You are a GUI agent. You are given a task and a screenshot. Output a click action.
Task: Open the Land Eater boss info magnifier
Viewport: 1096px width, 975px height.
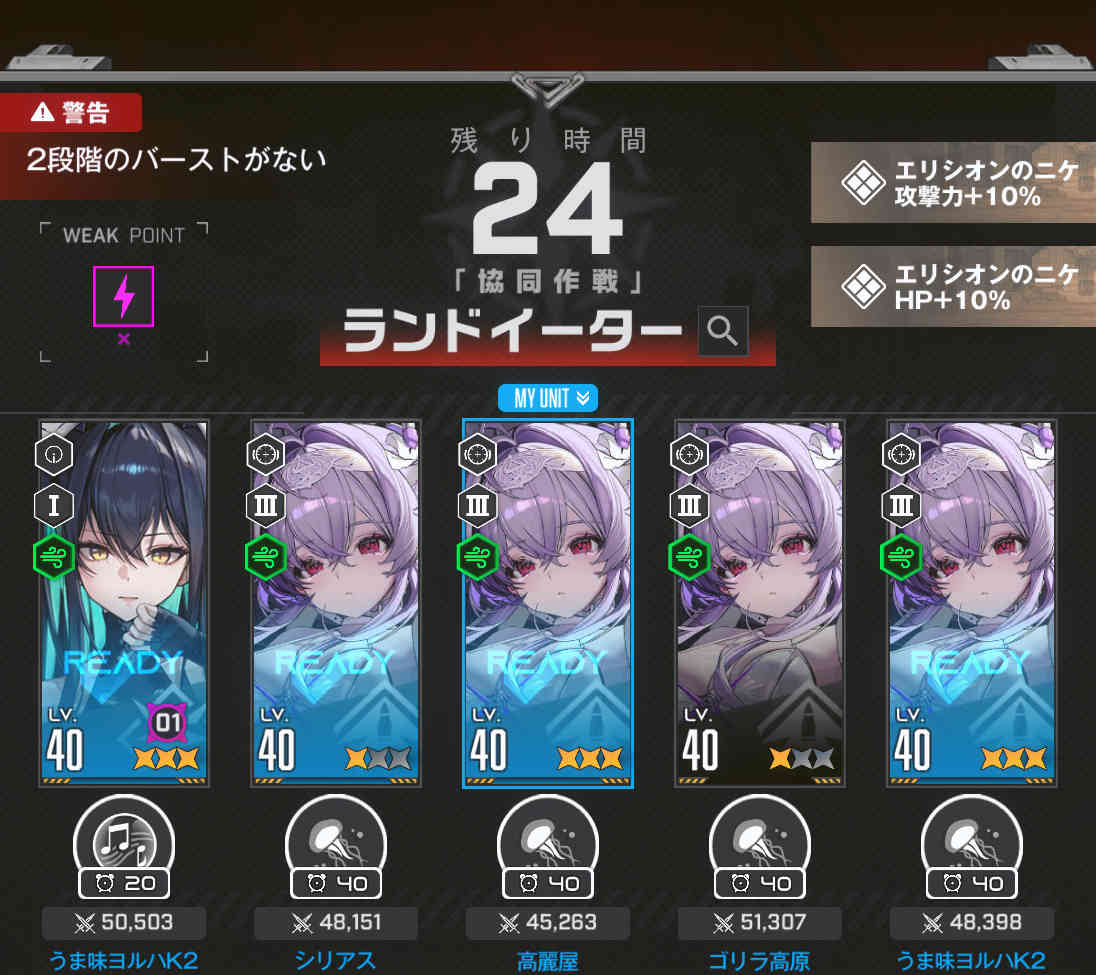click(x=722, y=329)
